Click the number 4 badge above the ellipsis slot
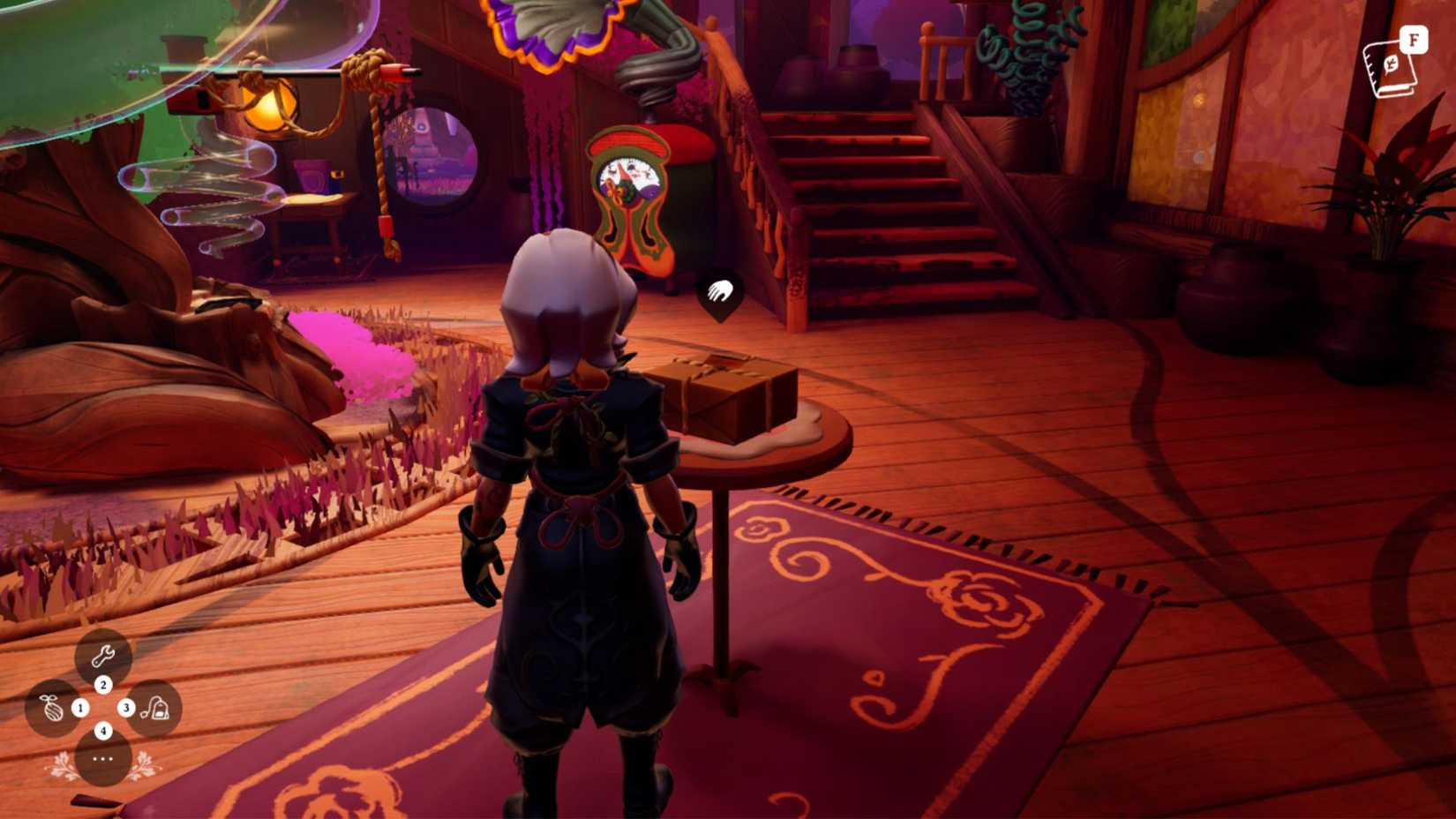1456x819 pixels. [103, 729]
